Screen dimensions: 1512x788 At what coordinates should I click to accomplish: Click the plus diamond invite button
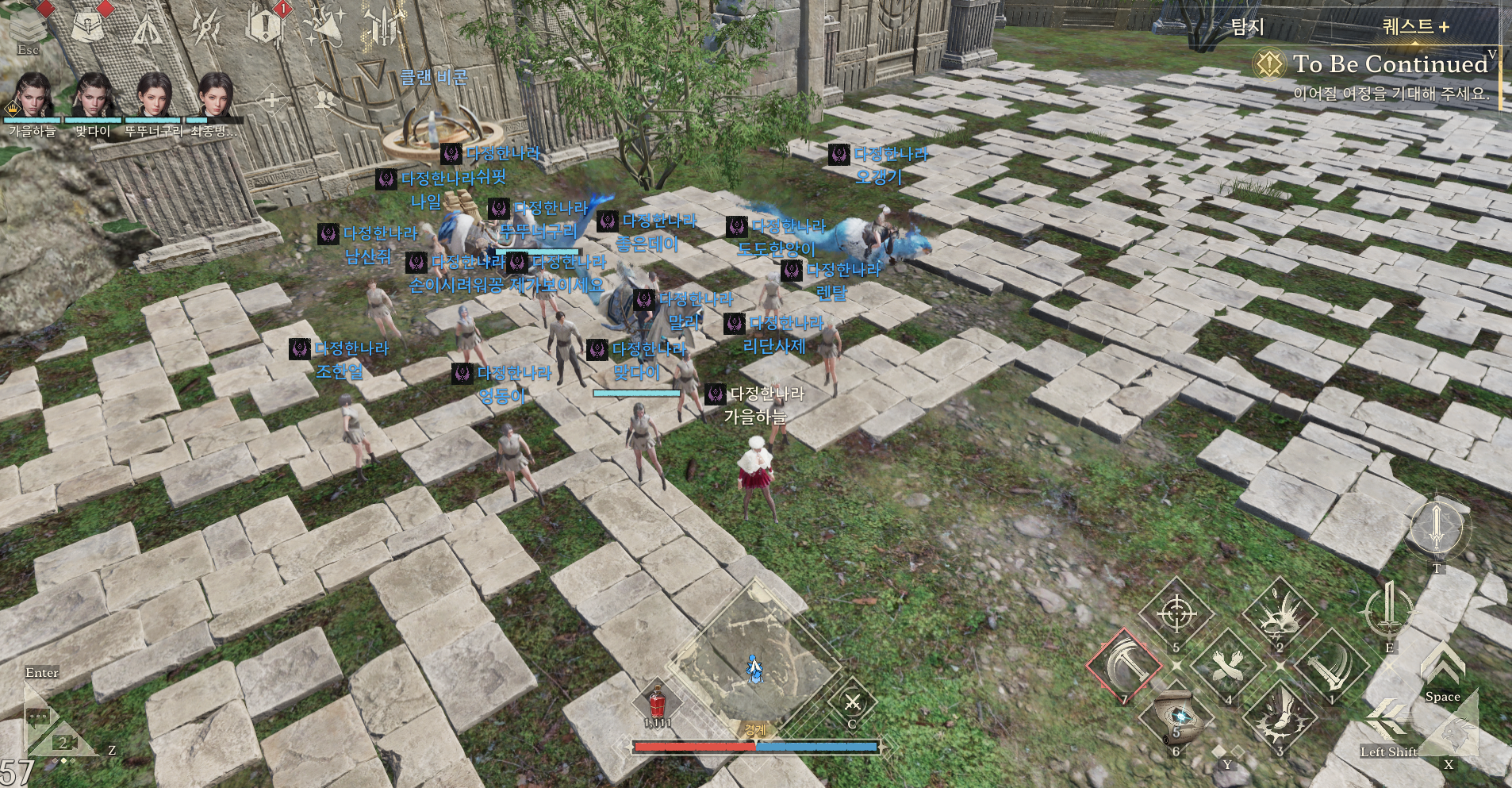[272, 101]
